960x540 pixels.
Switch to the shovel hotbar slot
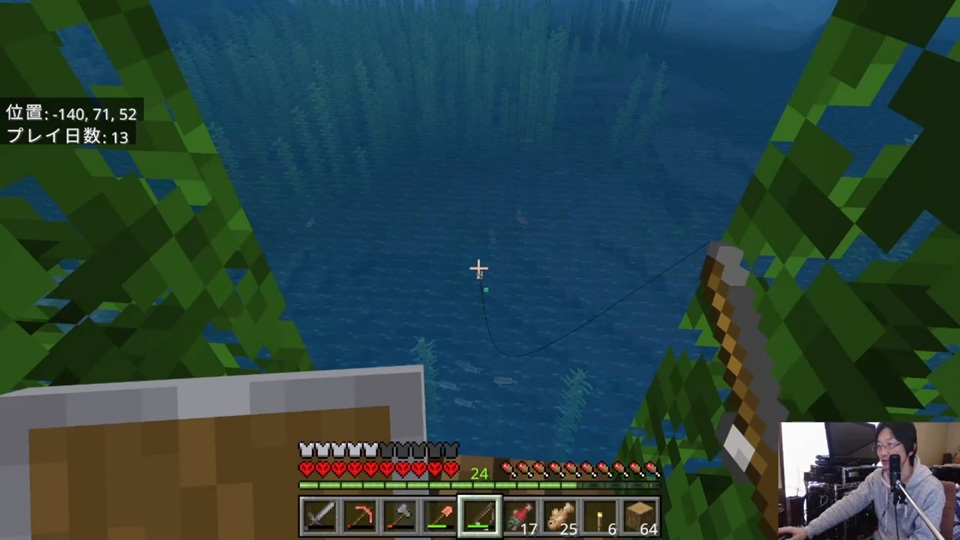[439, 516]
